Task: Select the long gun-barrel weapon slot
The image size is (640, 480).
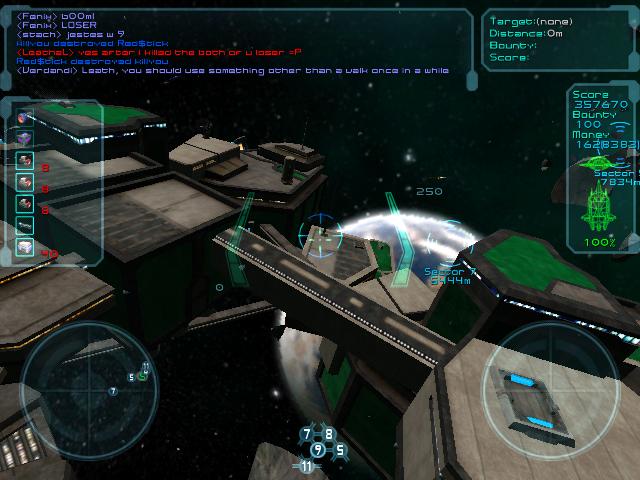Action: (25, 226)
